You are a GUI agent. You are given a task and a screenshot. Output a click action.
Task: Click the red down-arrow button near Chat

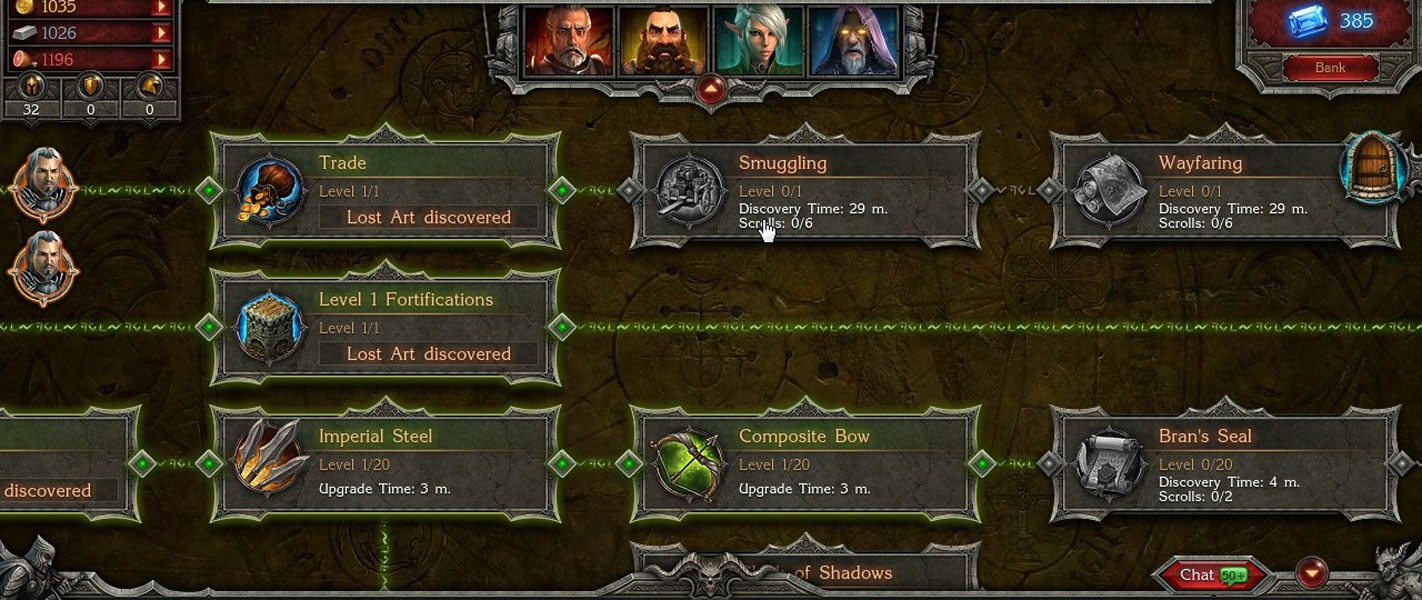[1311, 574]
